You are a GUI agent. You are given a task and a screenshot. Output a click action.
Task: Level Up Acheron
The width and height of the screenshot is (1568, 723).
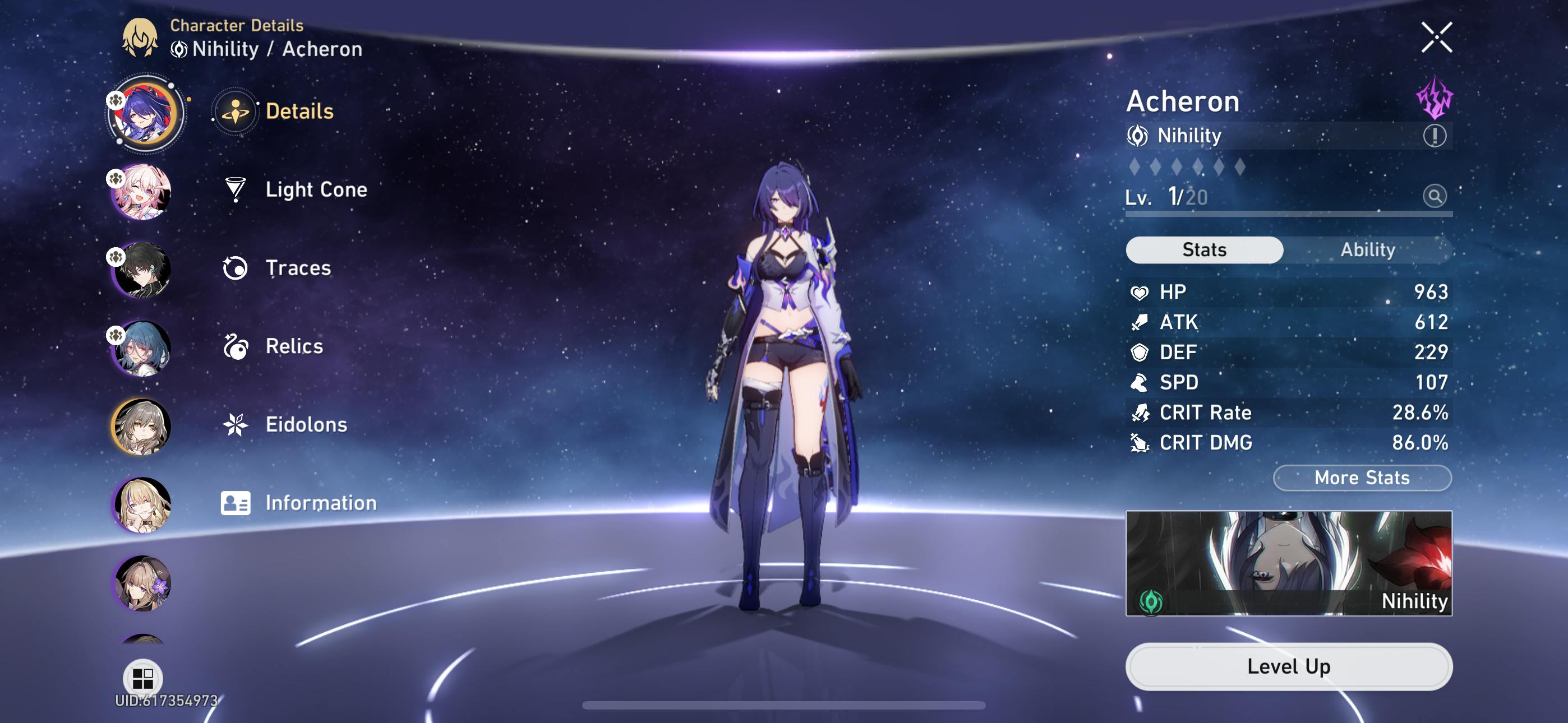click(1288, 666)
